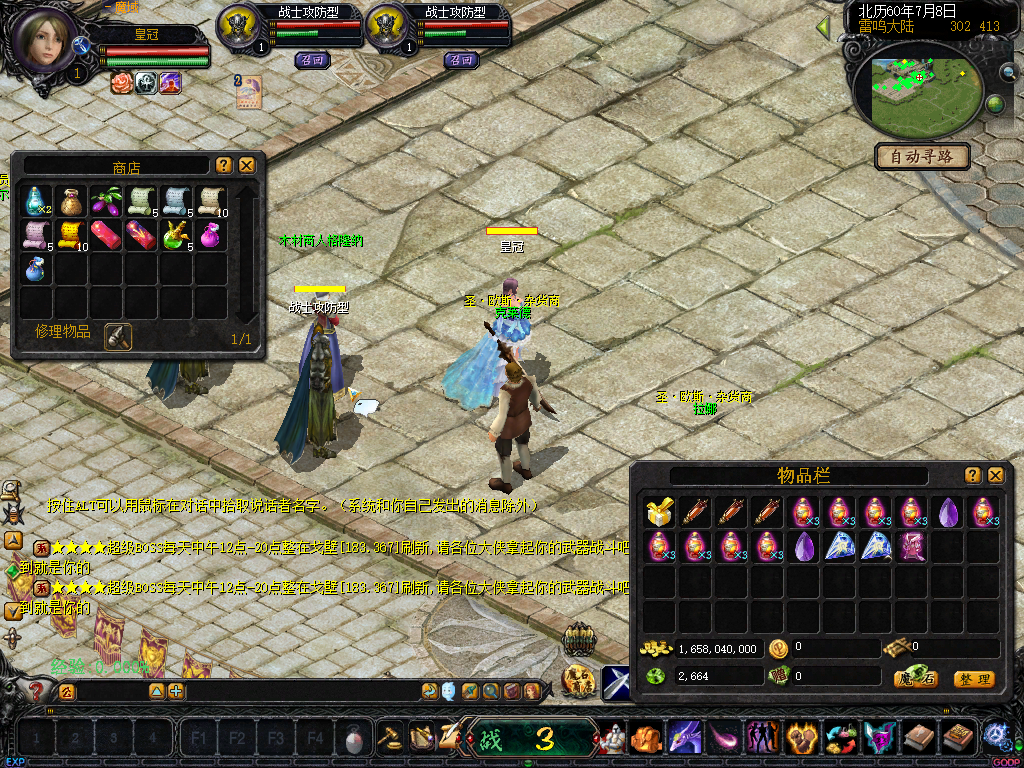This screenshot has width=1024, height=768.
Task: Close the 商店 shop window
Action: (247, 165)
